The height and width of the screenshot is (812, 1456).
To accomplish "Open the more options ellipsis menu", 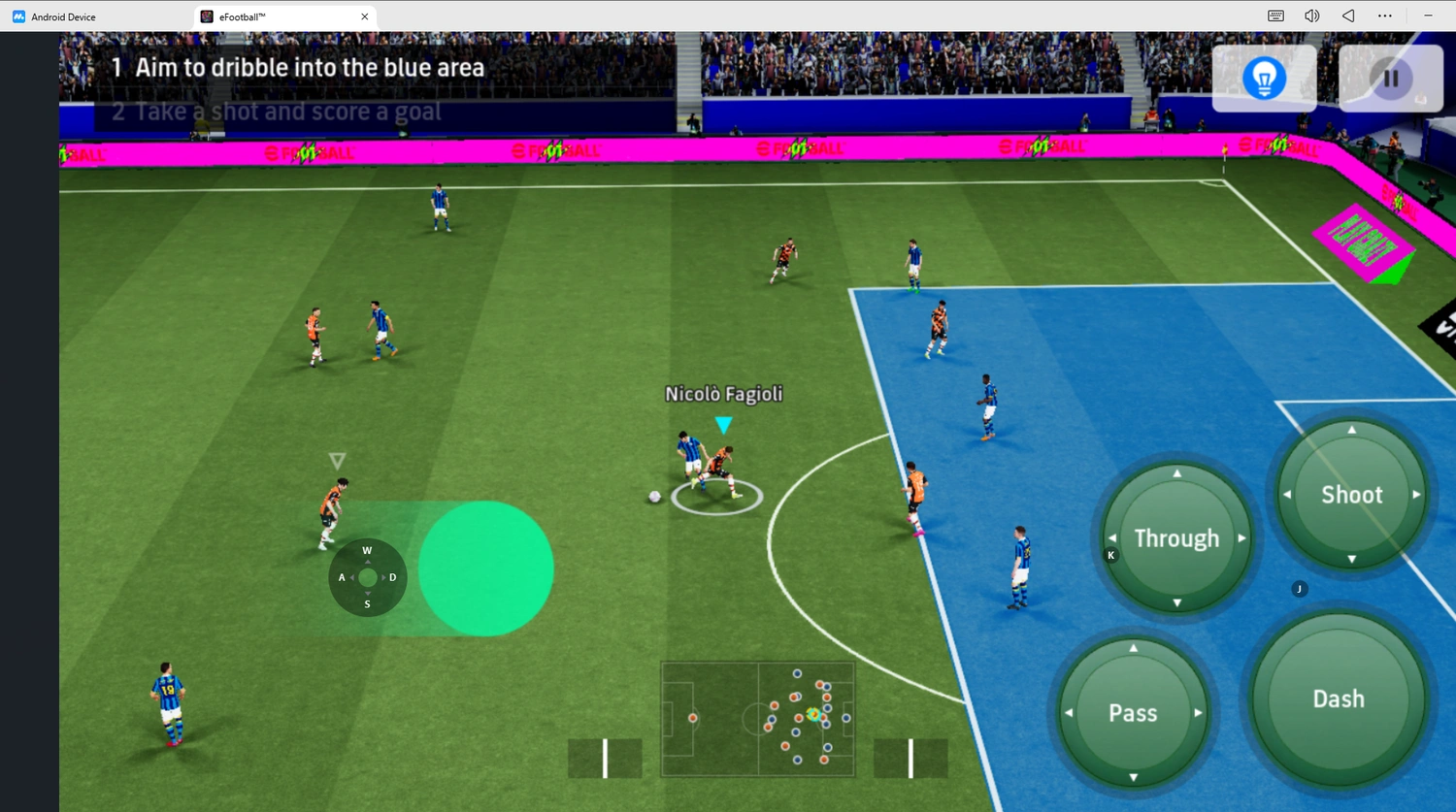I will 1385,16.
